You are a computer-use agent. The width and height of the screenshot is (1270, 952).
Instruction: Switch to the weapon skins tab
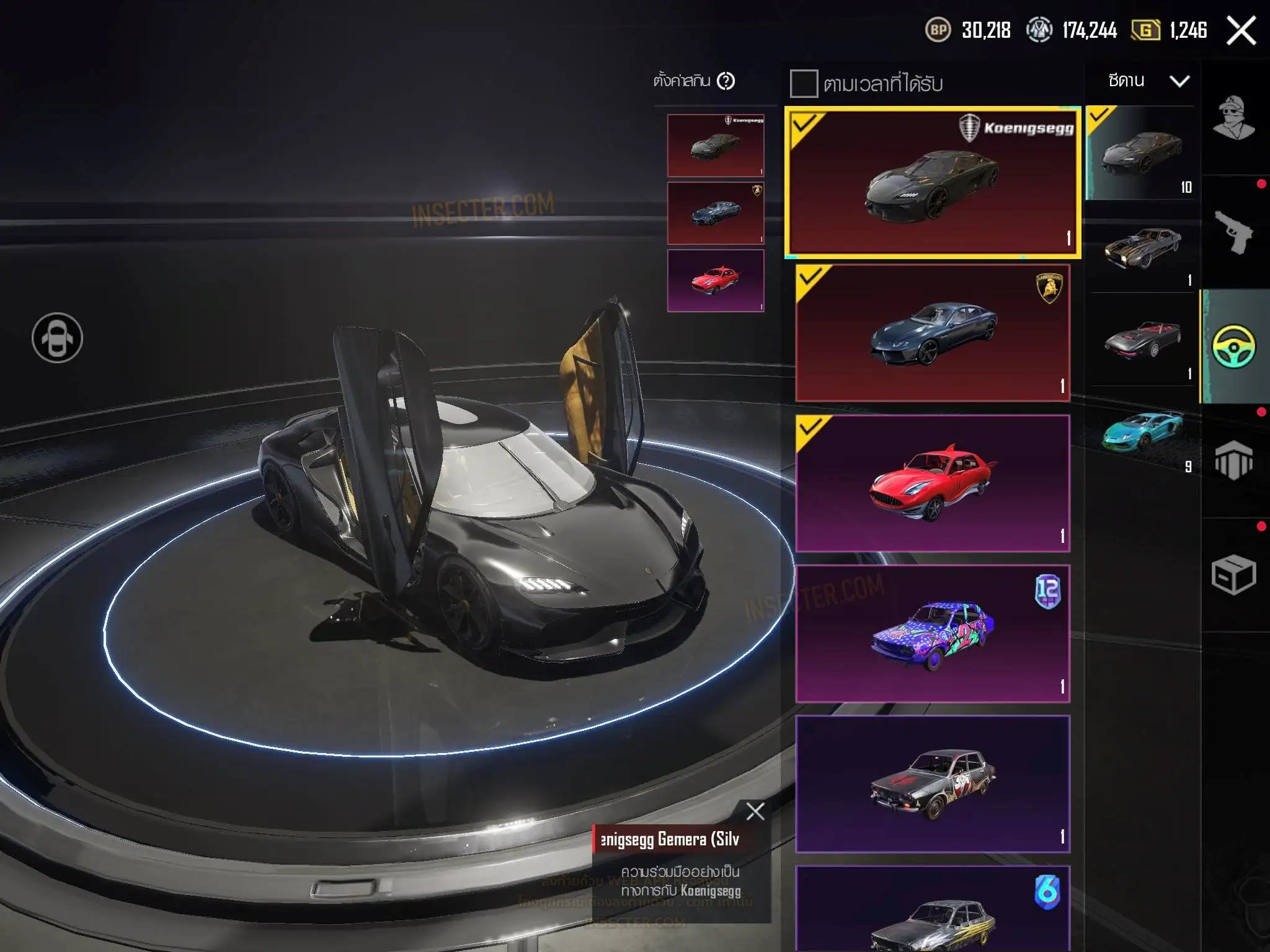click(1233, 232)
